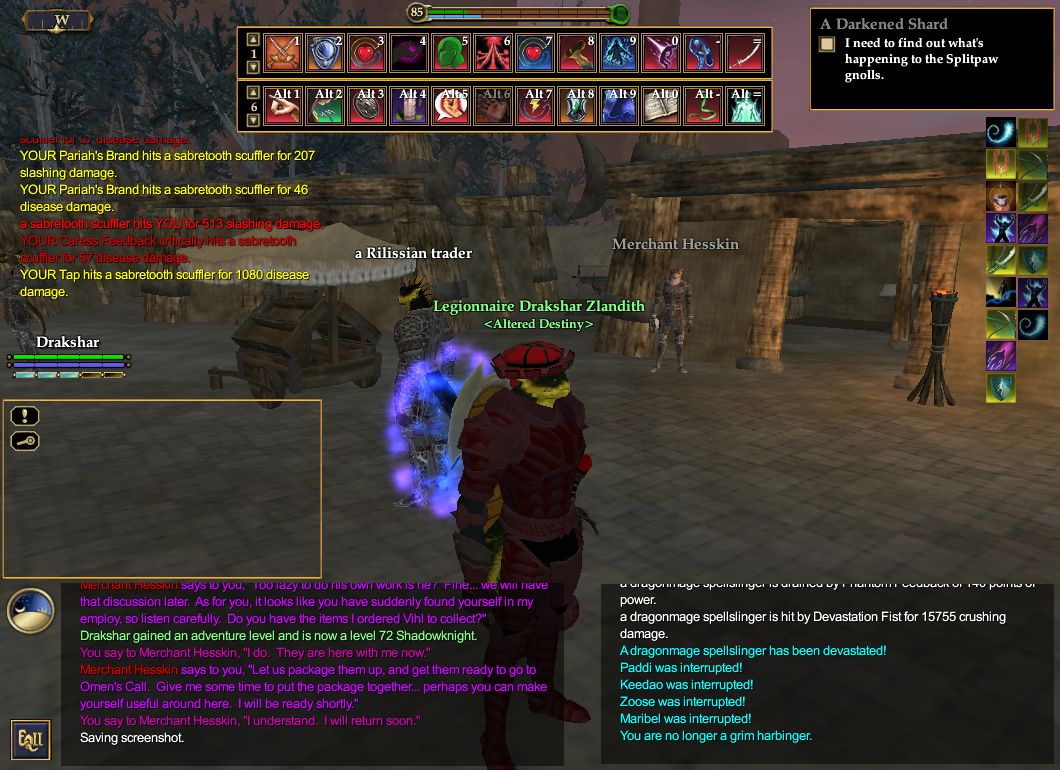
Task: Open the EQII main menu button
Action: pos(29,739)
